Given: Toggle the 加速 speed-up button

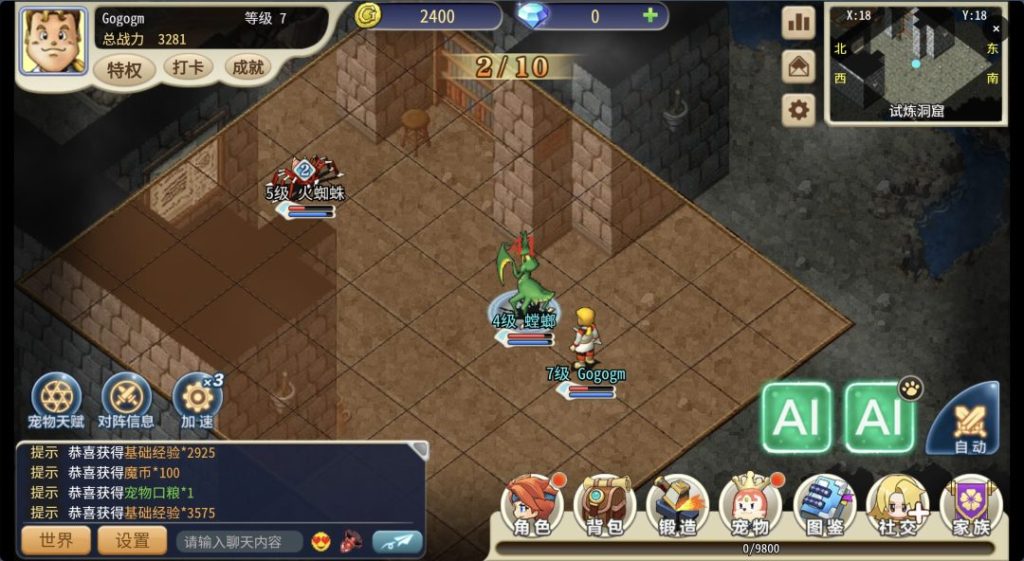Looking at the screenshot, I should [x=197, y=400].
